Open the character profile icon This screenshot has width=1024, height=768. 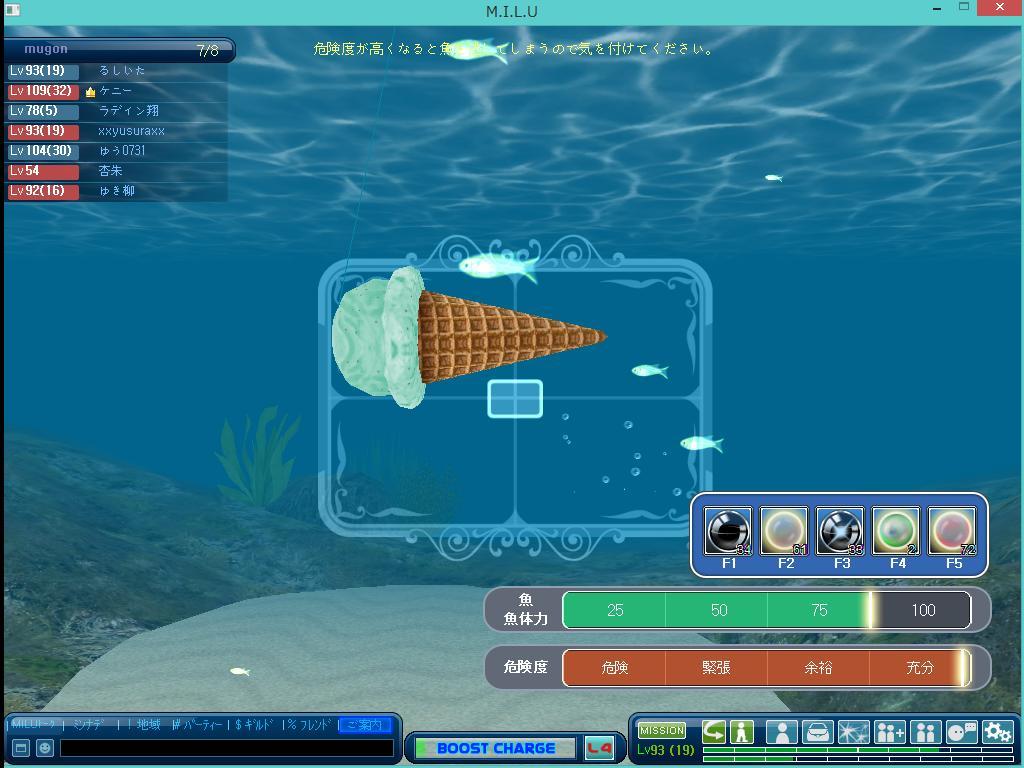[x=783, y=732]
